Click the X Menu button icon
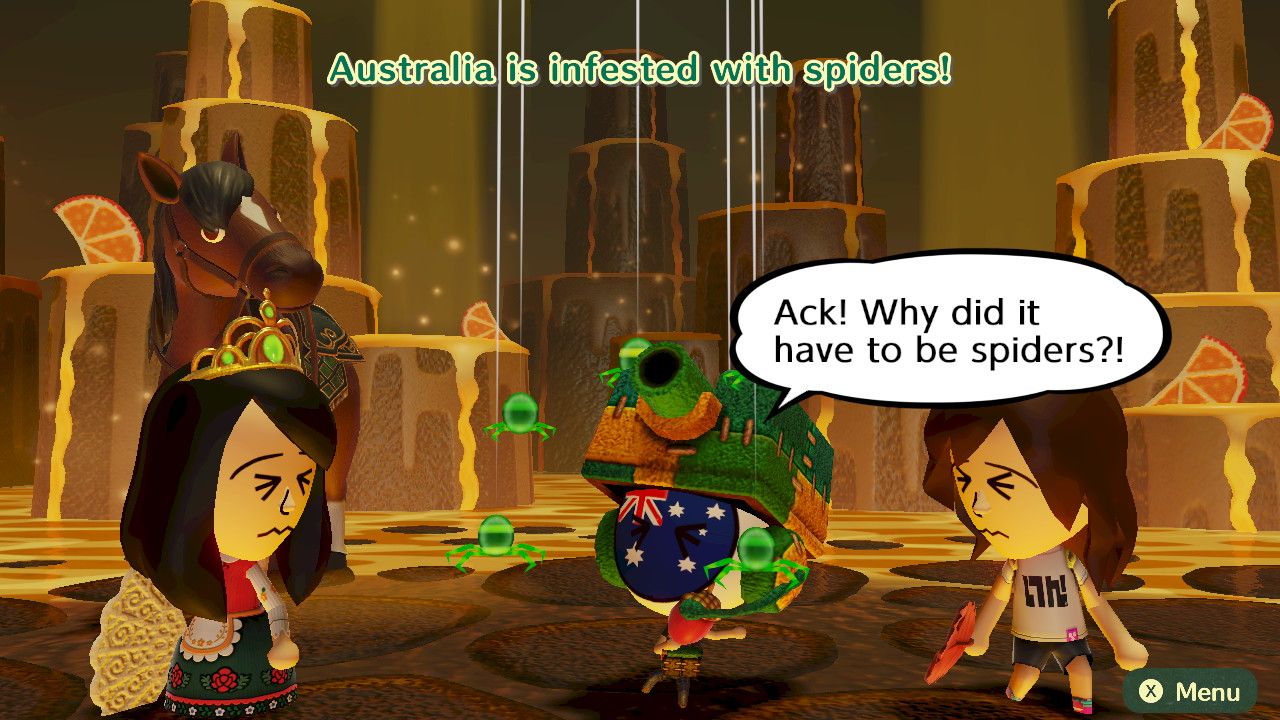The image size is (1280, 720). coord(1152,690)
